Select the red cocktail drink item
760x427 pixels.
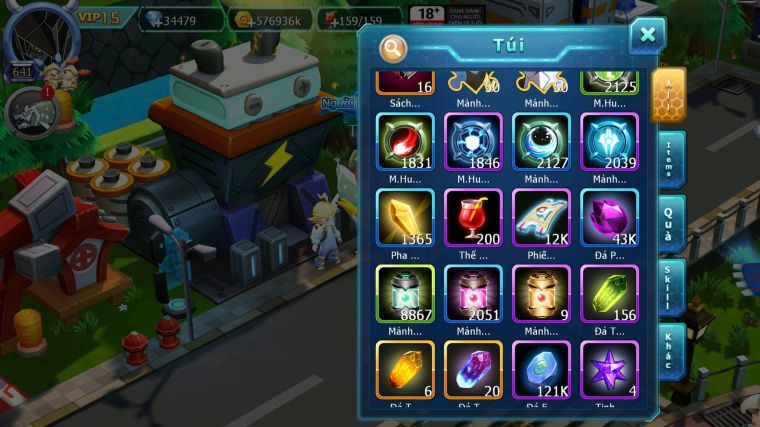[473, 217]
